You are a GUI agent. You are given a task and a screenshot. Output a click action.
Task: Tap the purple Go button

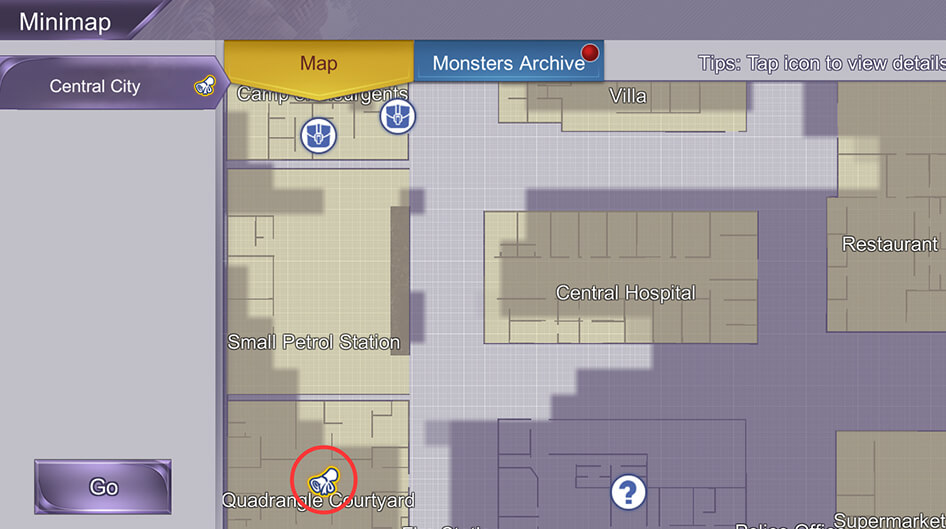coord(103,487)
